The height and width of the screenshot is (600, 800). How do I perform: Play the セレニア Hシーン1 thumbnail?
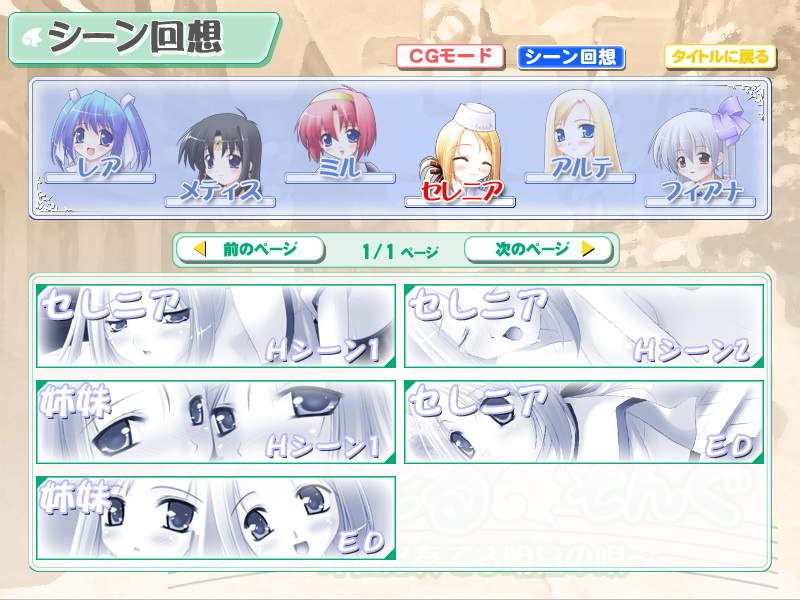pos(216,326)
